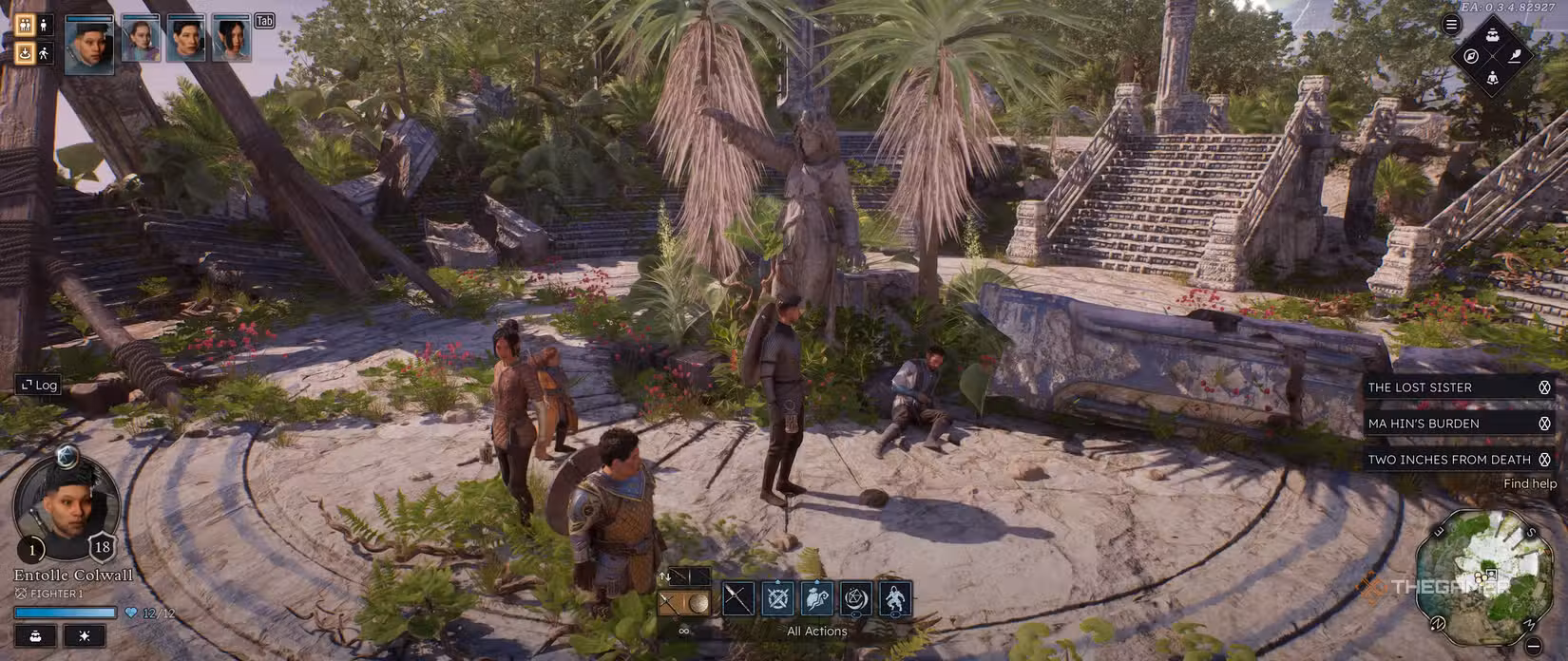This screenshot has width=1568, height=661.
Task: Open the Log panel
Action: point(38,385)
